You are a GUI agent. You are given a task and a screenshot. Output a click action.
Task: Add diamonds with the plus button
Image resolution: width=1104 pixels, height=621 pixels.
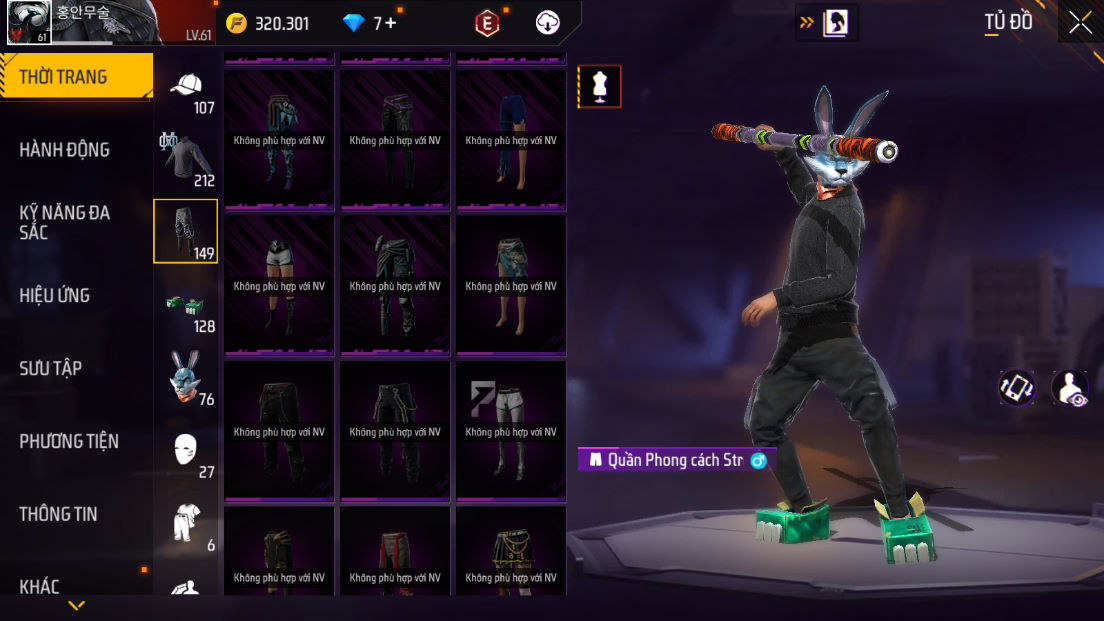[390, 23]
